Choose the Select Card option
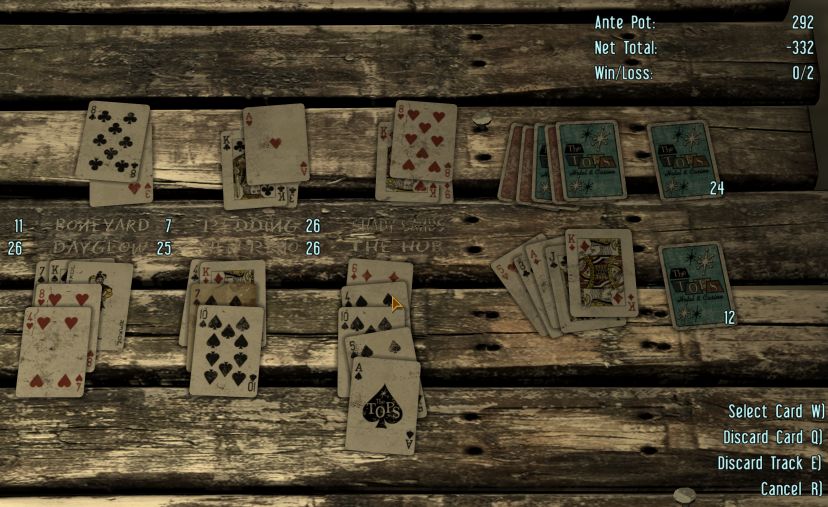Screen dimensions: 828x507 point(775,411)
